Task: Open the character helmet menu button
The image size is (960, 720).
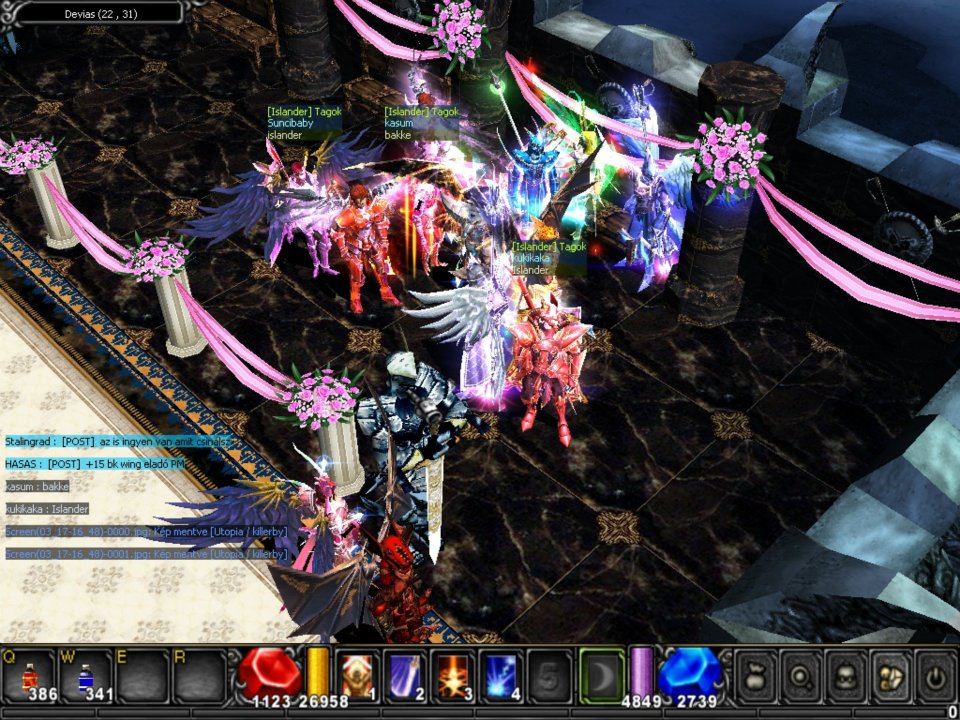Action: click(845, 677)
